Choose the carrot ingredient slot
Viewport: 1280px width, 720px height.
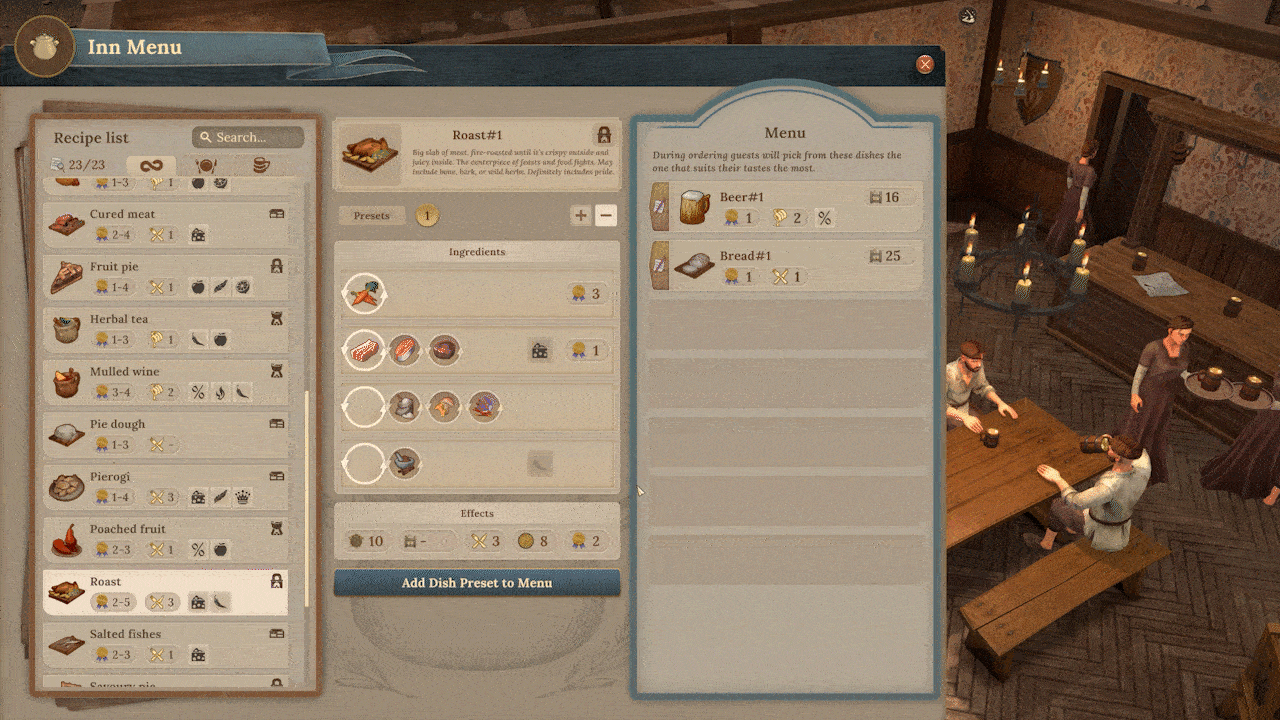coord(363,294)
